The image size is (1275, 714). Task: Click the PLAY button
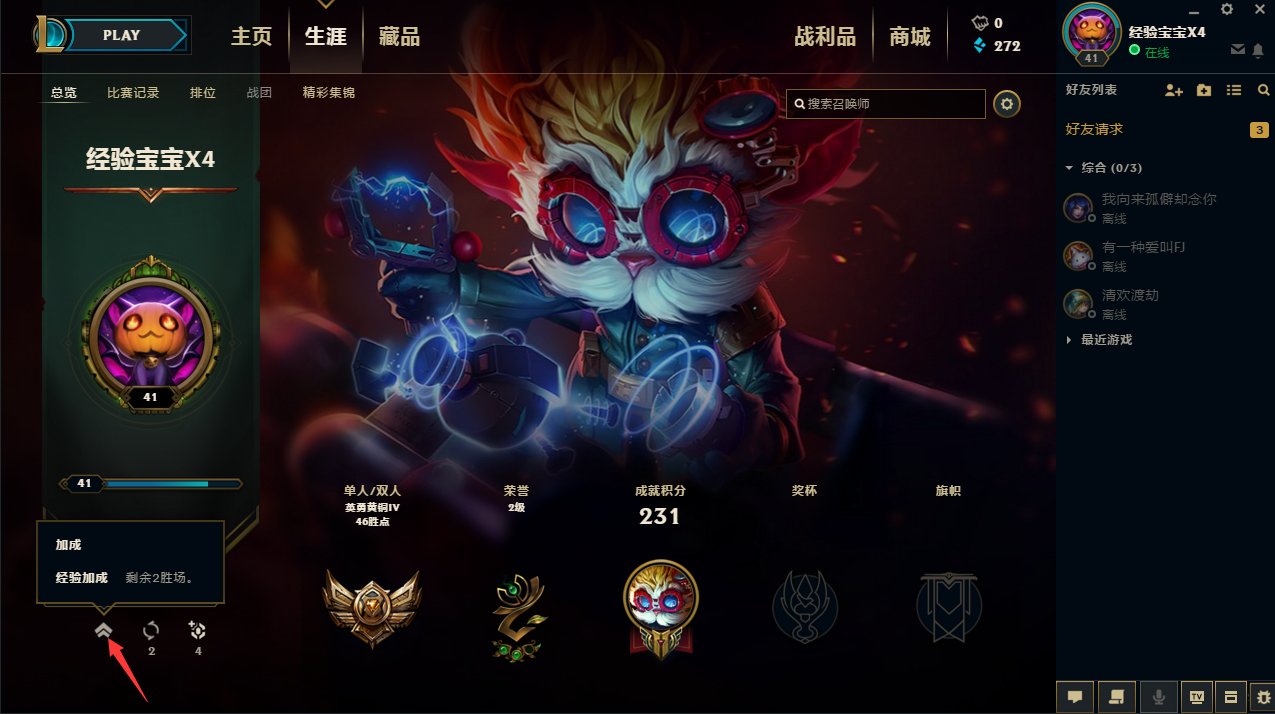[x=123, y=35]
